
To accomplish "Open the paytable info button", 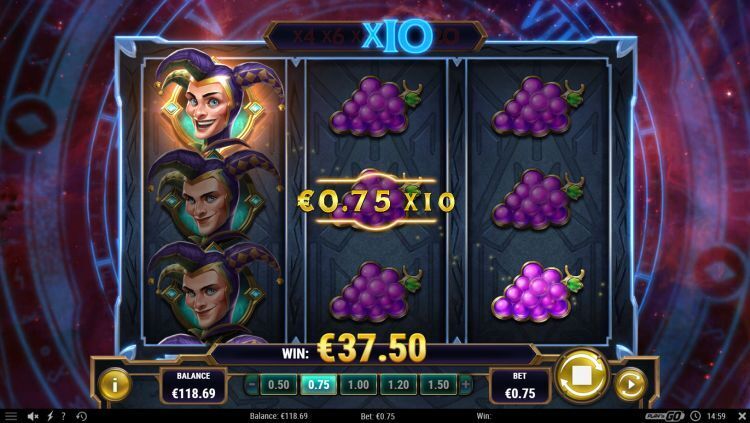I will tap(114, 383).
